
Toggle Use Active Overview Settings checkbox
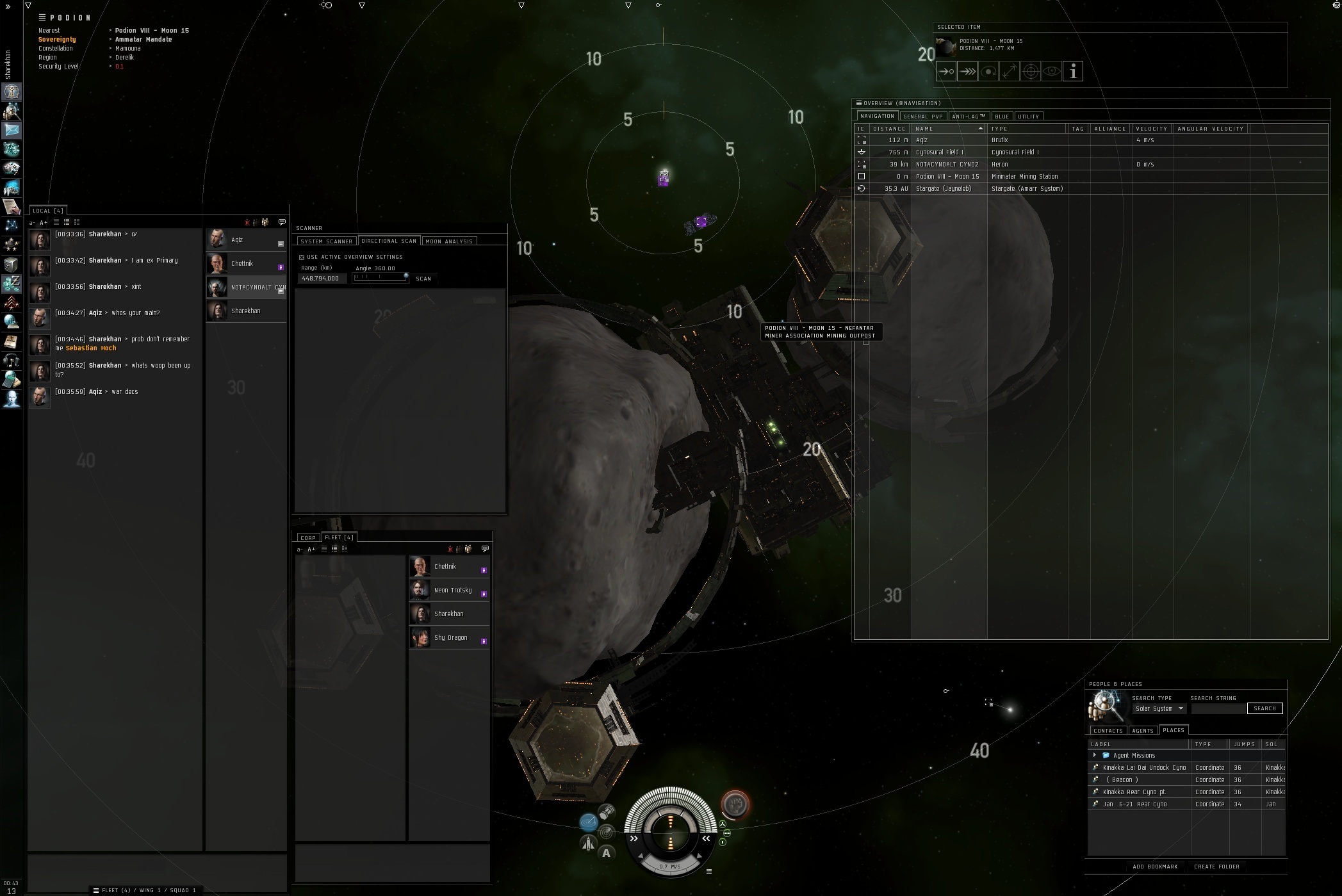click(302, 257)
